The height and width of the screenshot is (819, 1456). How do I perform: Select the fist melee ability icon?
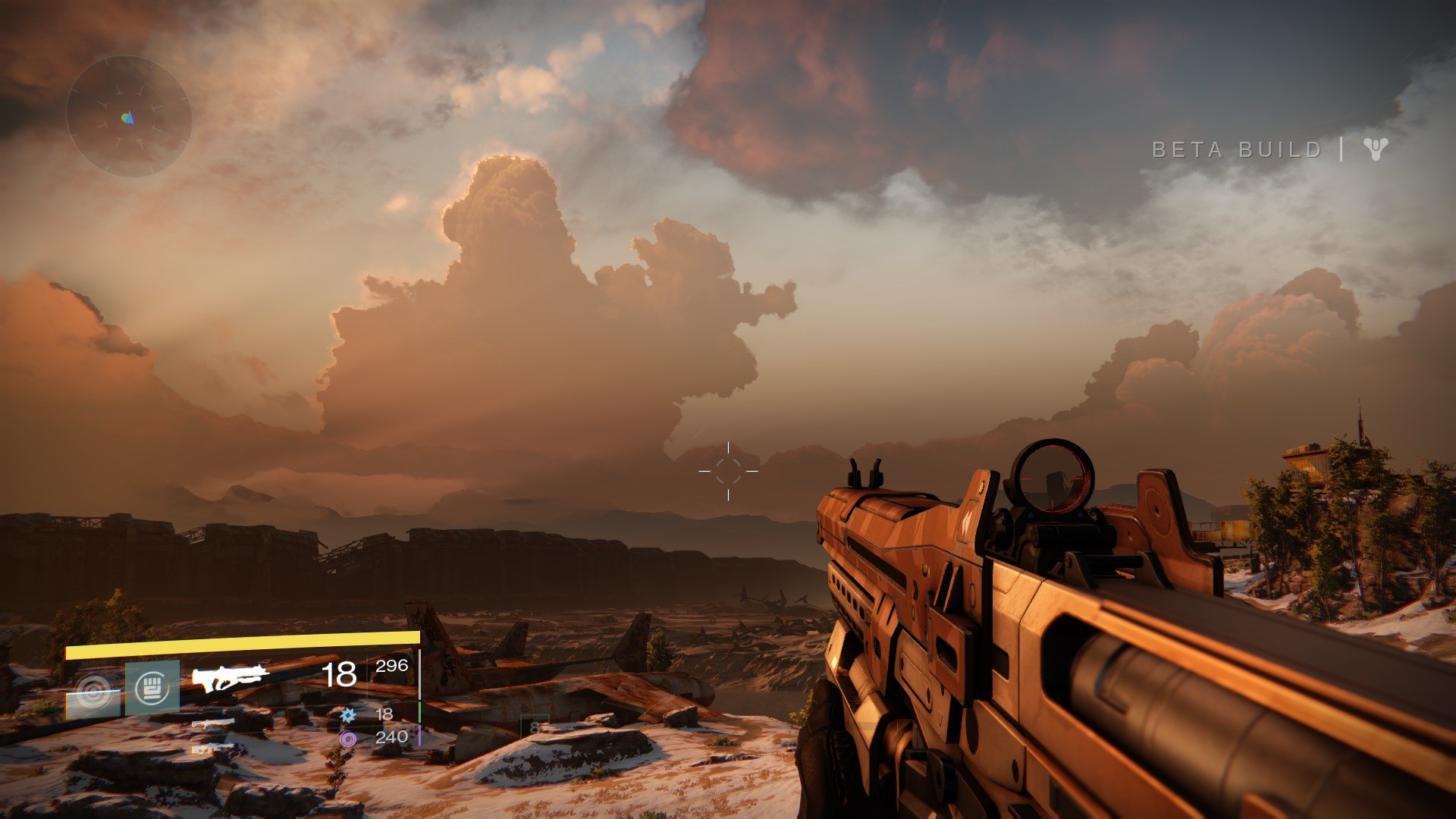[152, 687]
